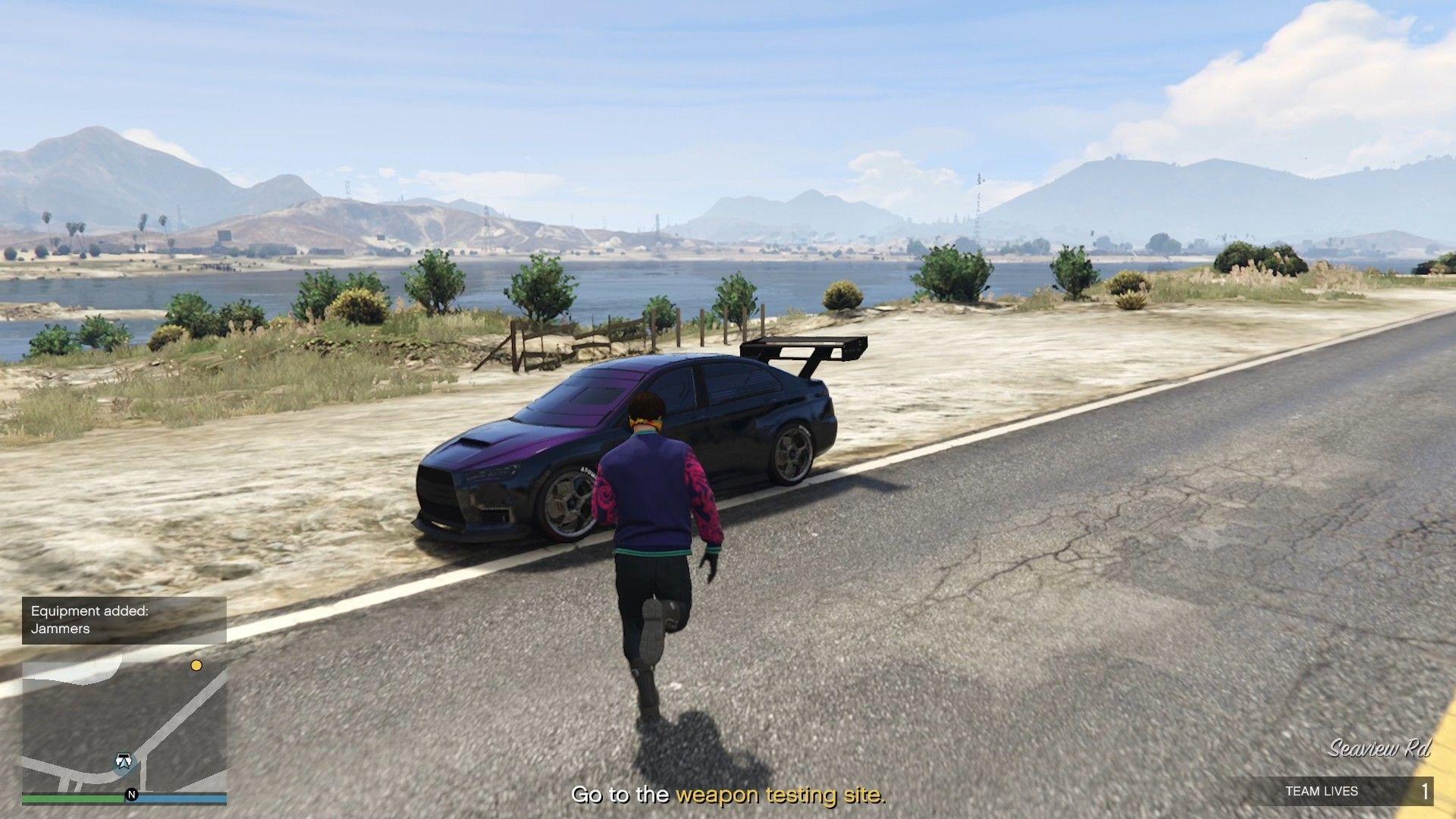
Task: Click the Equipment added header text
Action: tap(89, 611)
